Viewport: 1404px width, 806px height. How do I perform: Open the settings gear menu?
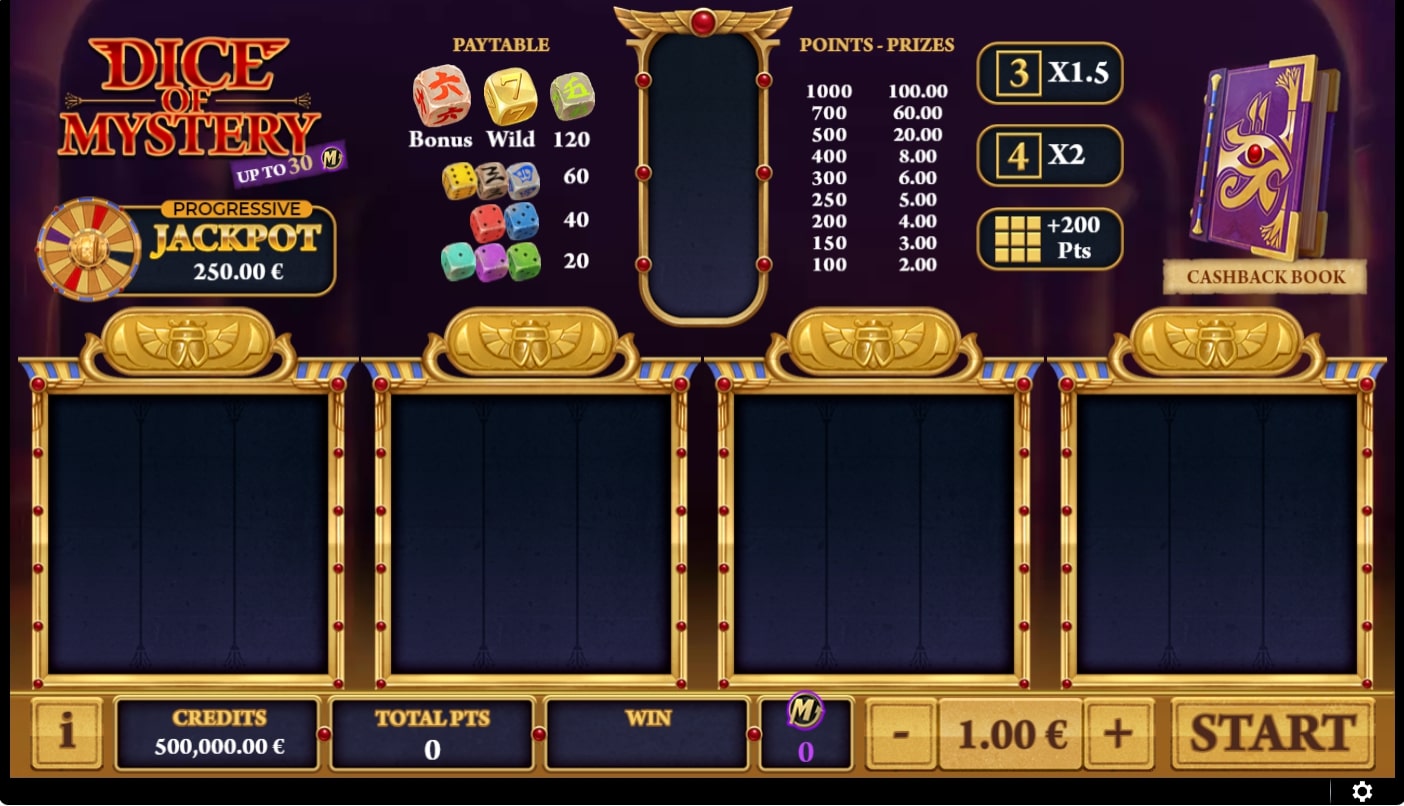tap(1362, 791)
